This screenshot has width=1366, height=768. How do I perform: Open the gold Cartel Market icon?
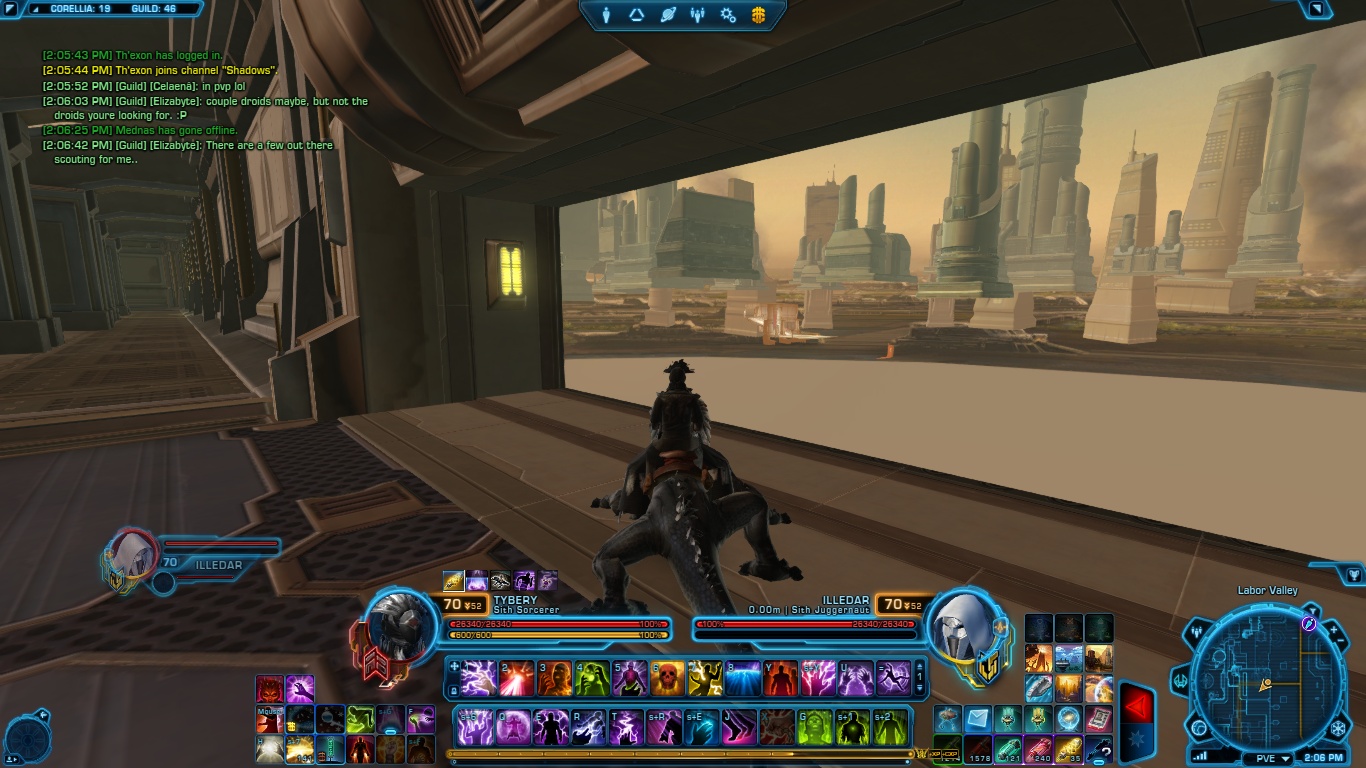pos(758,15)
